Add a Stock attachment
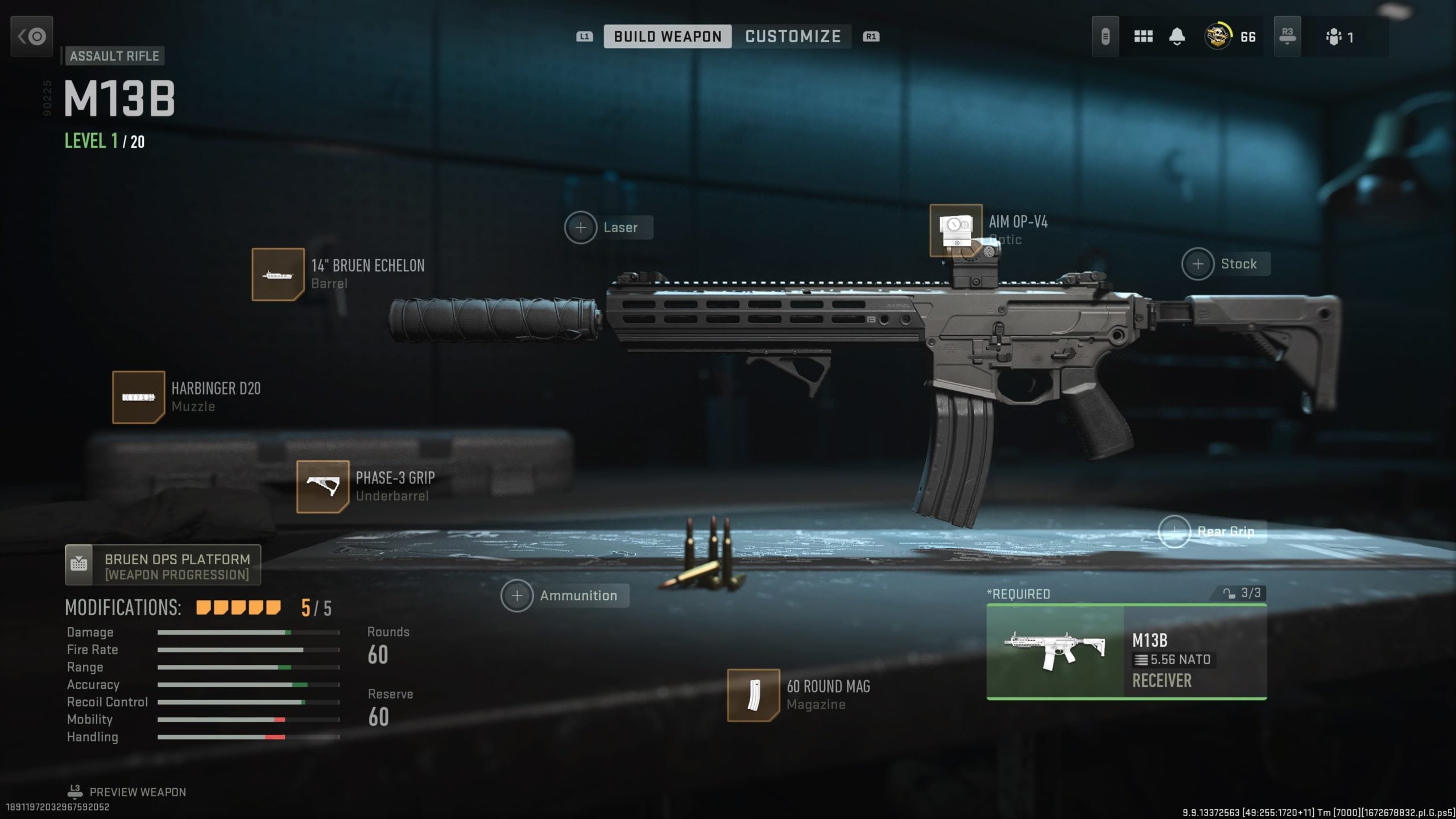This screenshot has width=1456, height=819. [x=1197, y=263]
